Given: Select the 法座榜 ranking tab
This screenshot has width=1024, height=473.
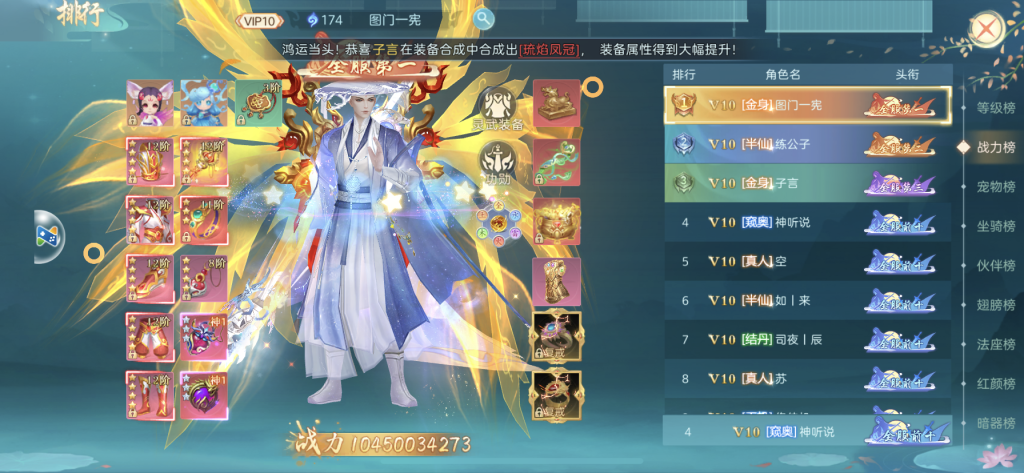Looking at the screenshot, I should [994, 344].
